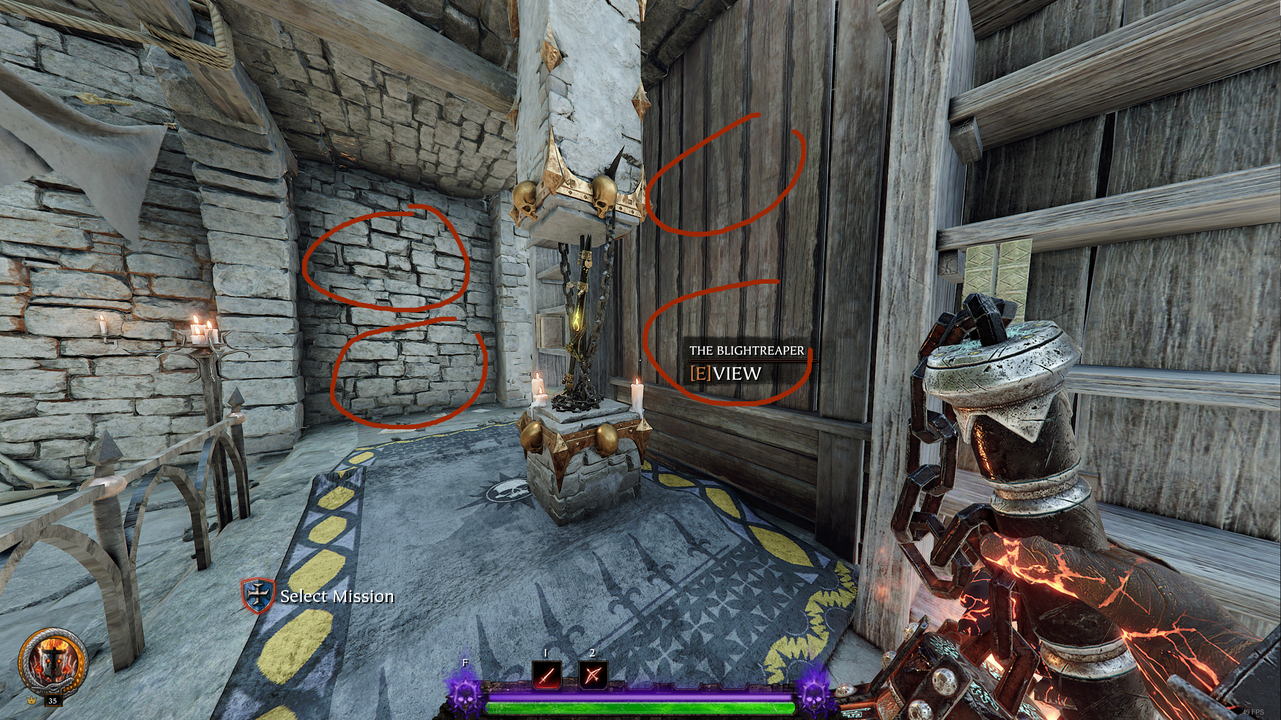The width and height of the screenshot is (1281, 720).
Task: Select the melee sword weapon slot
Action: [x=546, y=675]
